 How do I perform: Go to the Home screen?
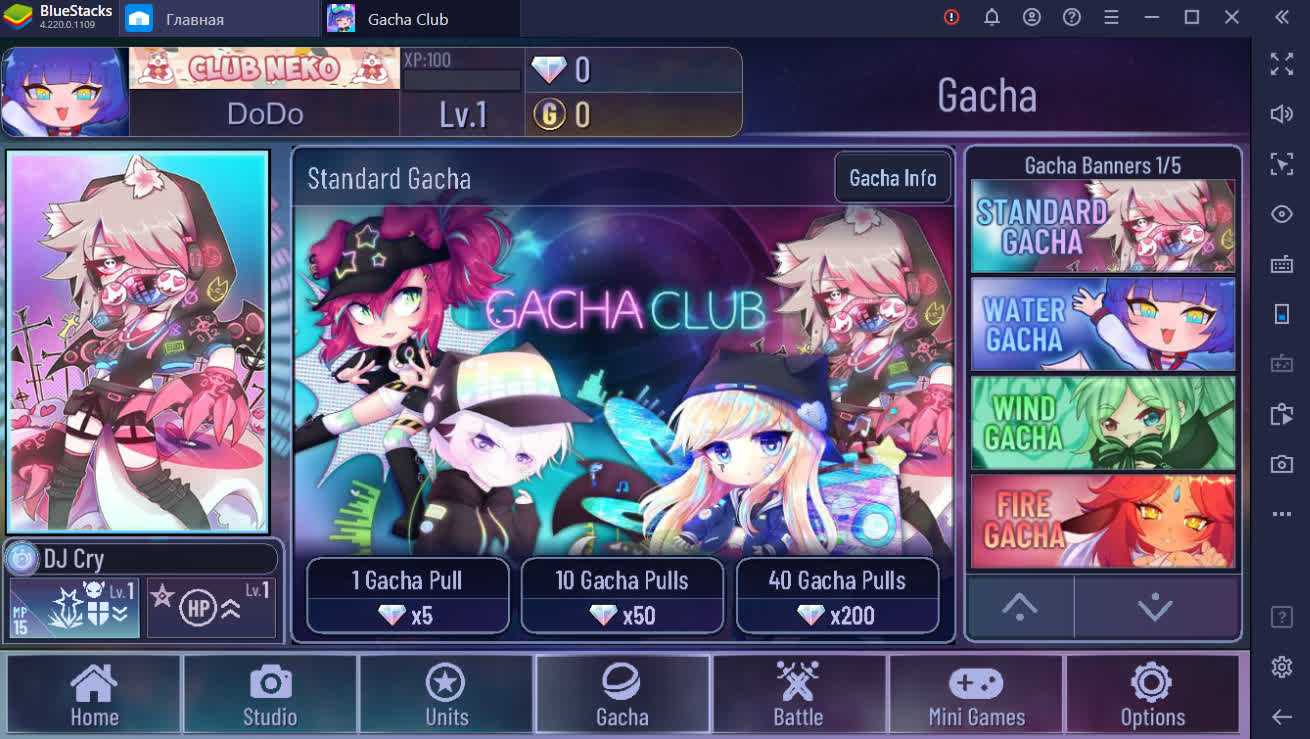pos(94,694)
